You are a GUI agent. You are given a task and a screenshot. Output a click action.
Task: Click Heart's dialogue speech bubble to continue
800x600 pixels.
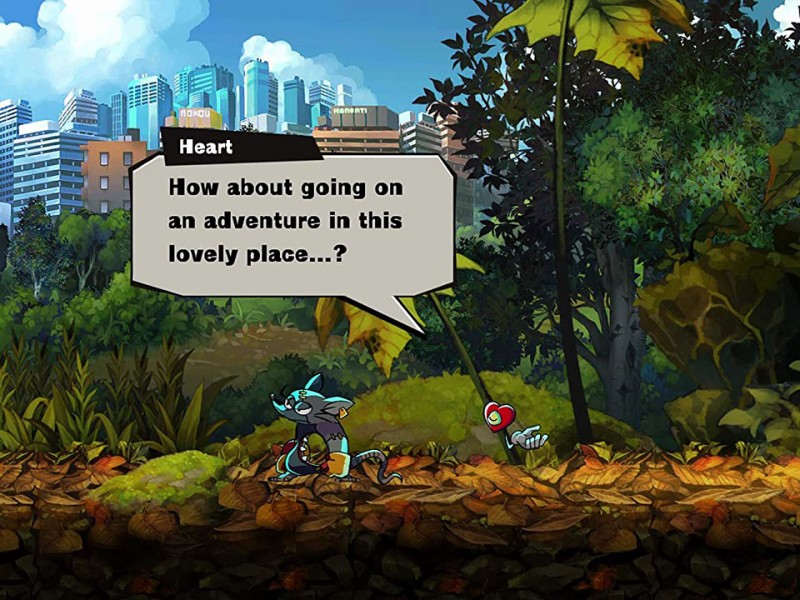pos(292,222)
